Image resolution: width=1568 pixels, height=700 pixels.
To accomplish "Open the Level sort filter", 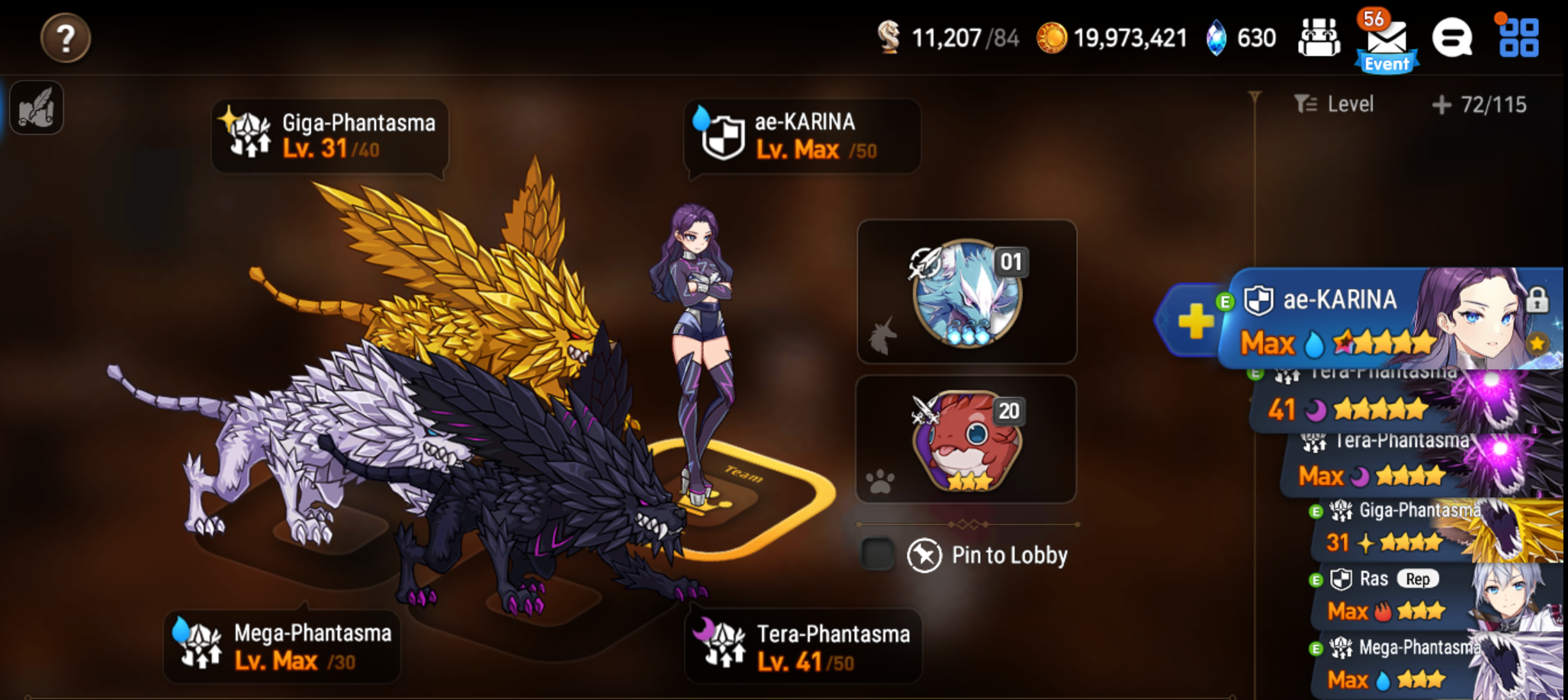I will click(1334, 105).
